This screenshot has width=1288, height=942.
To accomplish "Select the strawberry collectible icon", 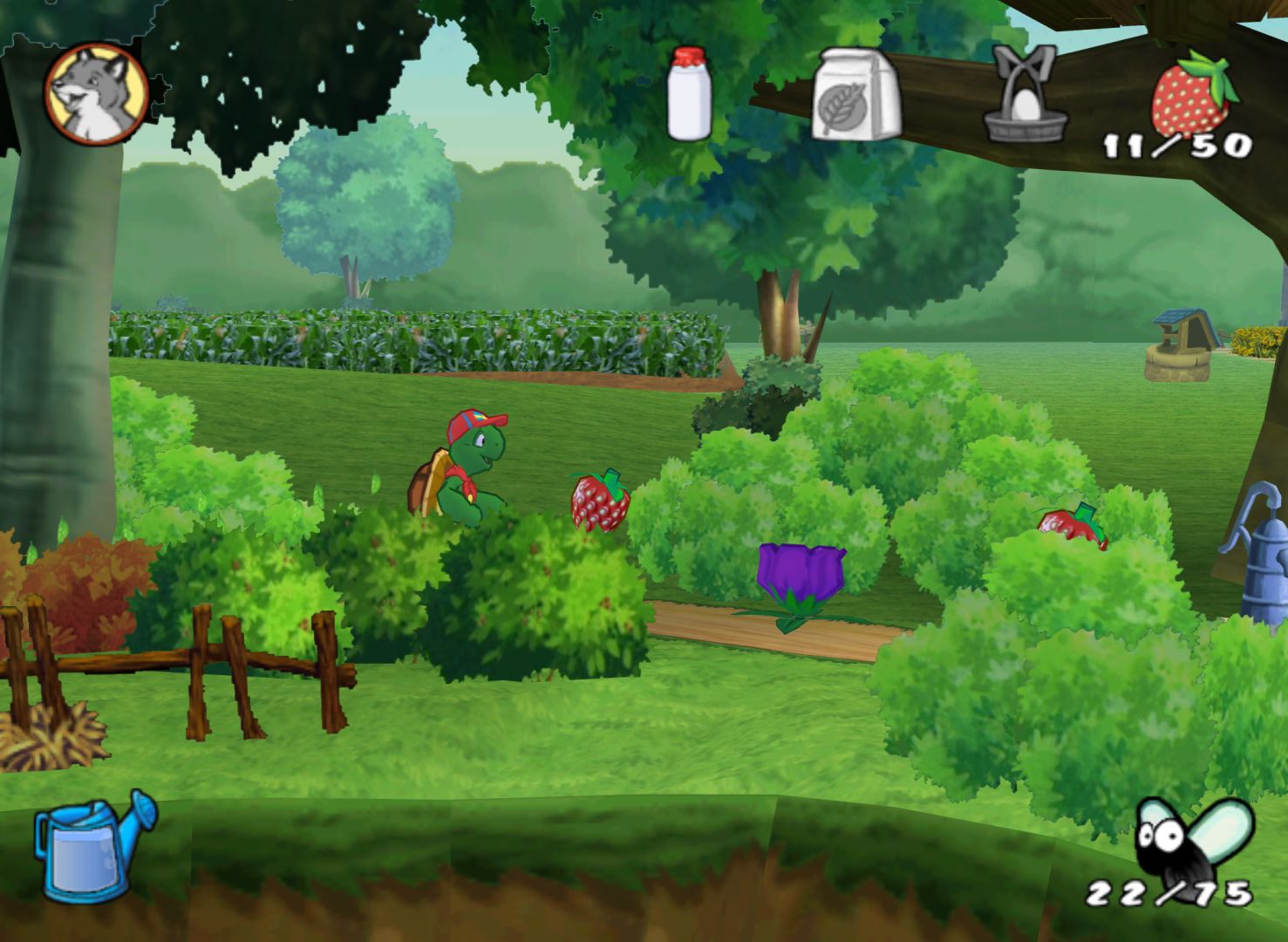I will (x=1192, y=93).
